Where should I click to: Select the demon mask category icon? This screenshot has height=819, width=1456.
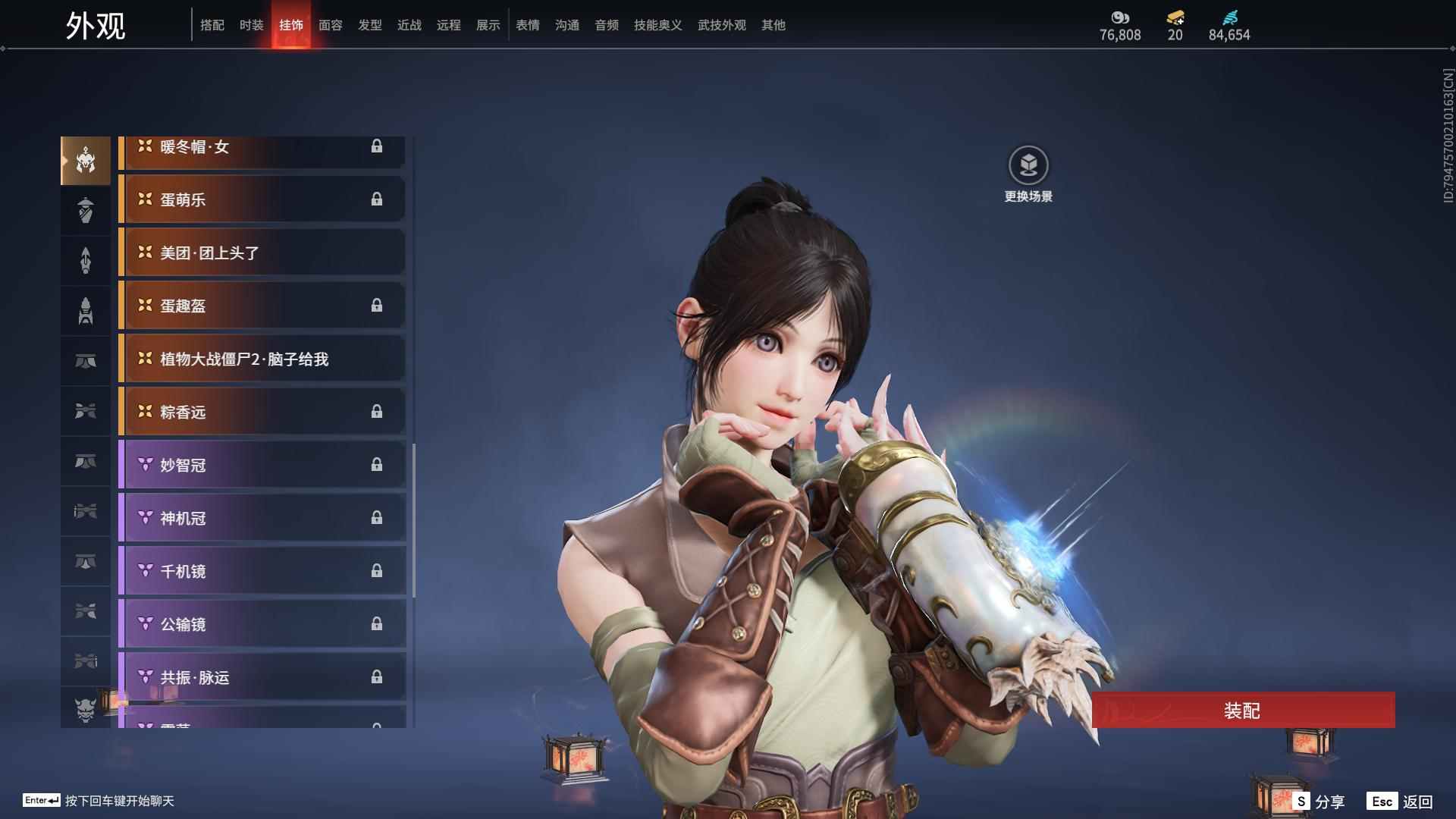[86, 709]
